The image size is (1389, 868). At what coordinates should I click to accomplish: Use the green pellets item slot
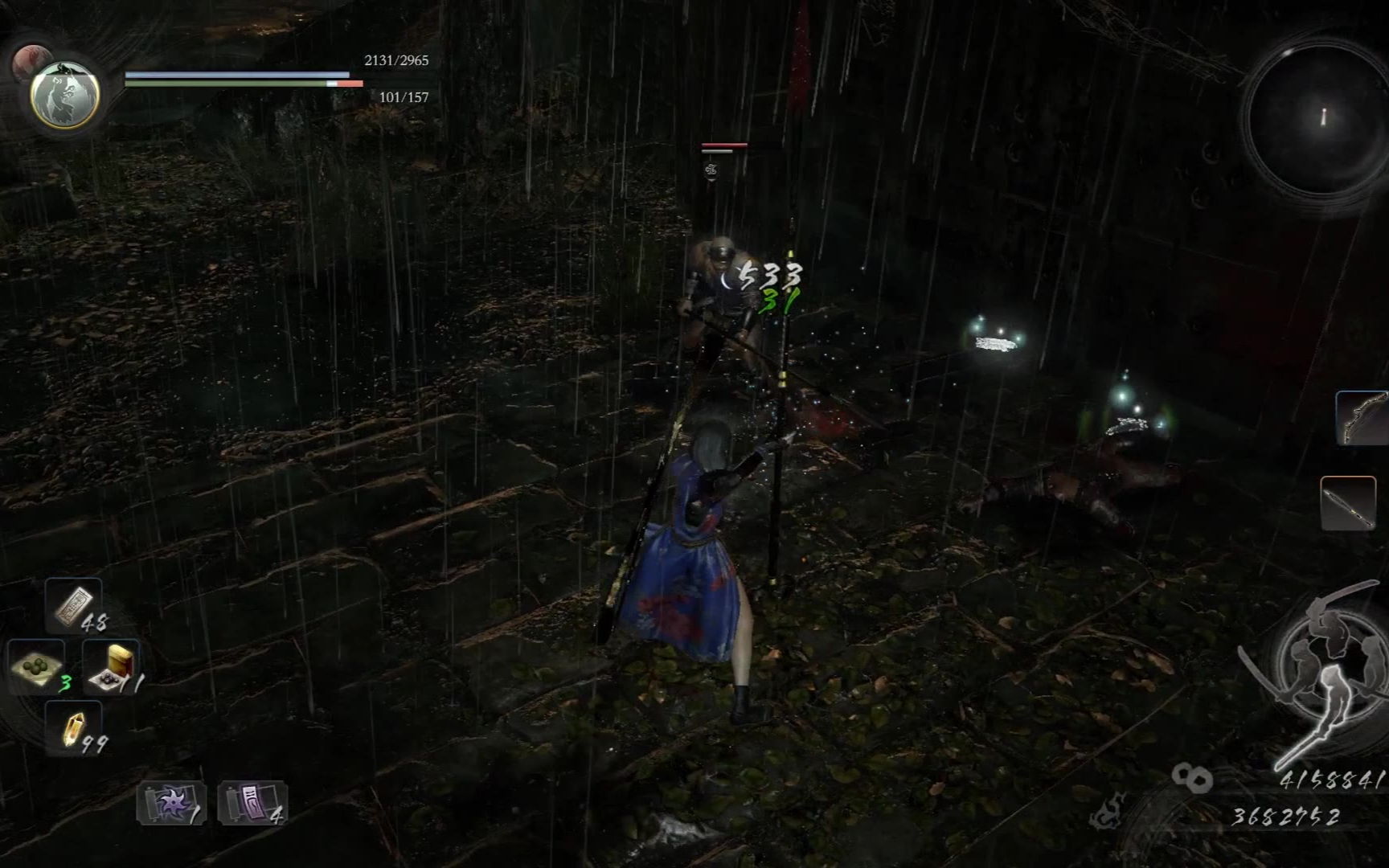click(36, 665)
